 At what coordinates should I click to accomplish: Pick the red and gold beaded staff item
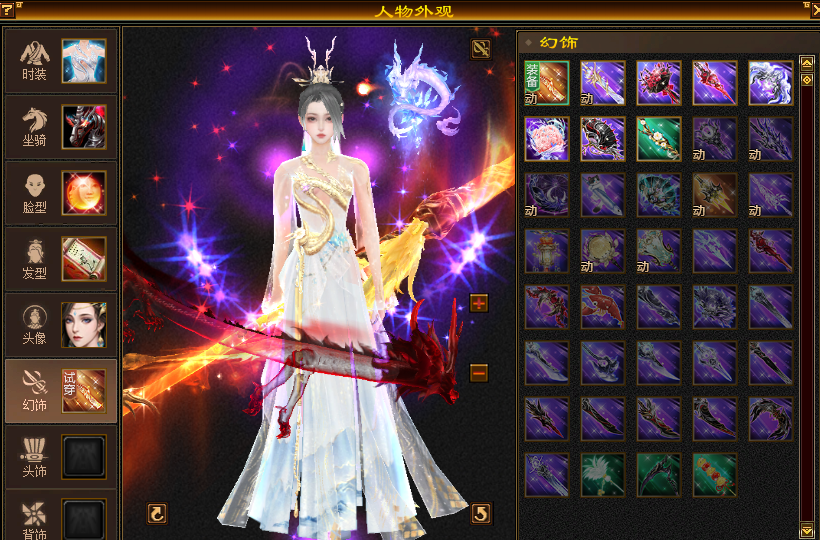pos(715,475)
